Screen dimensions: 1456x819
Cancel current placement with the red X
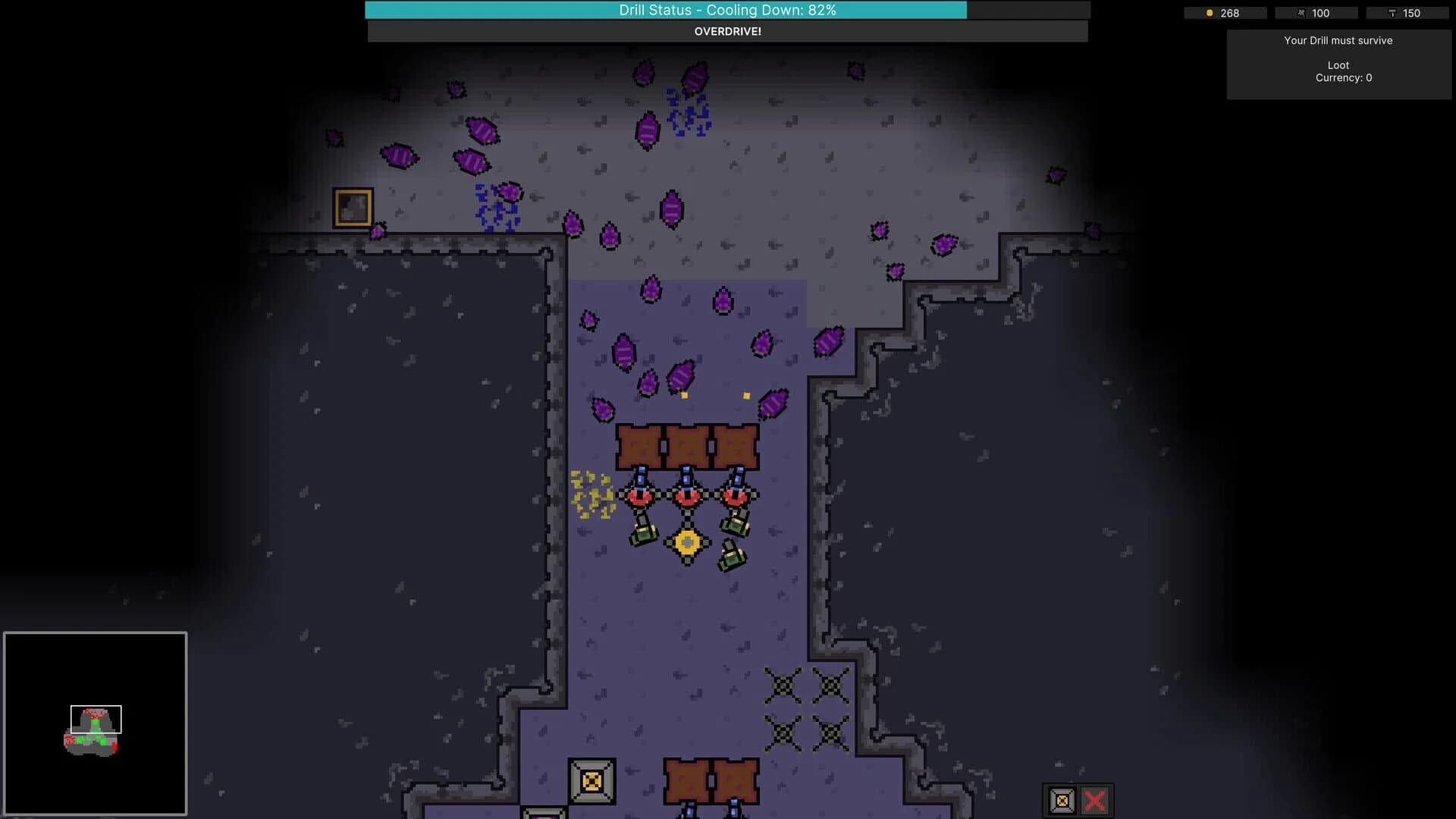[x=1094, y=799]
